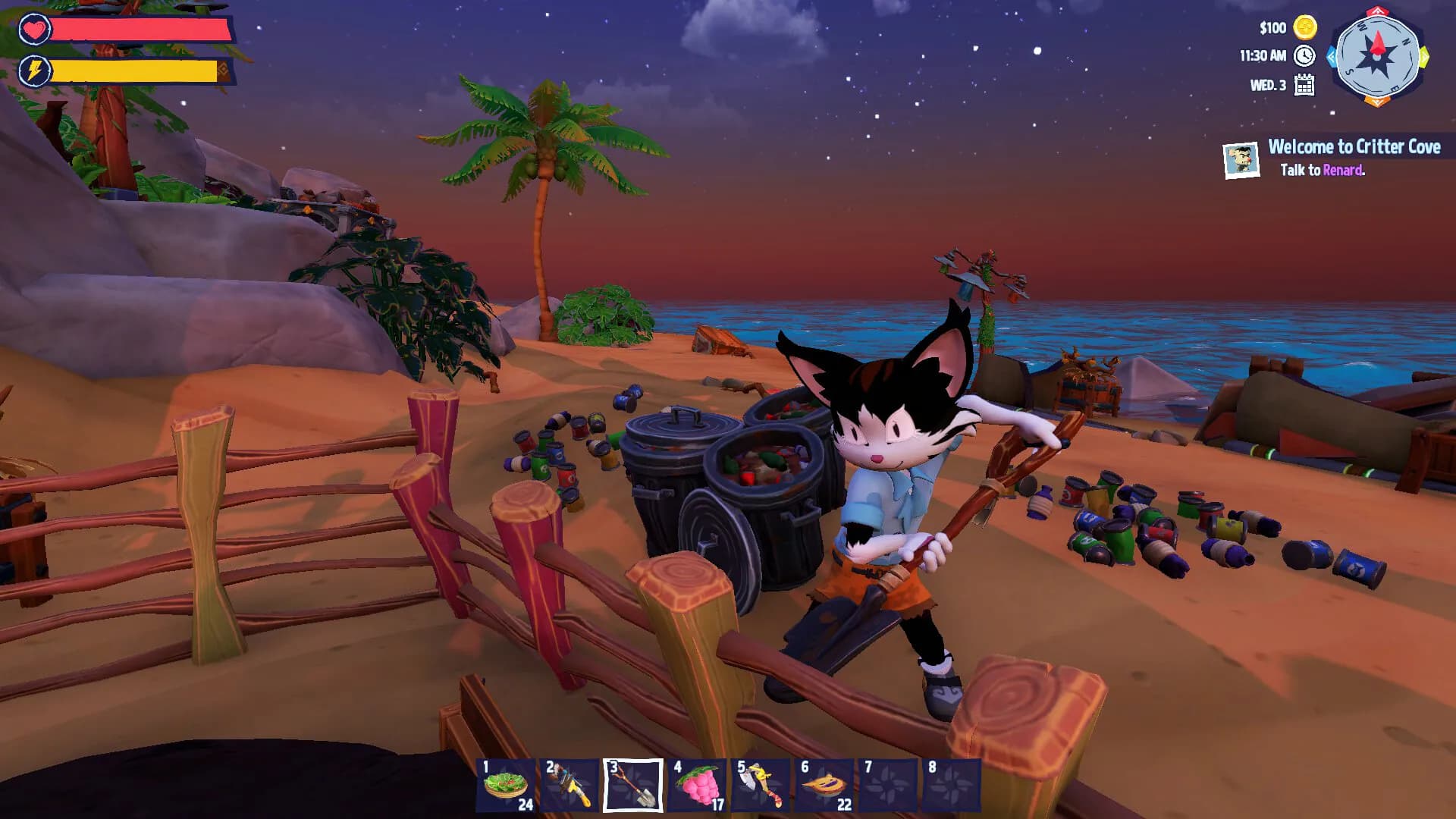
Task: Equip the axe in hotbar slot 5
Action: 760,786
